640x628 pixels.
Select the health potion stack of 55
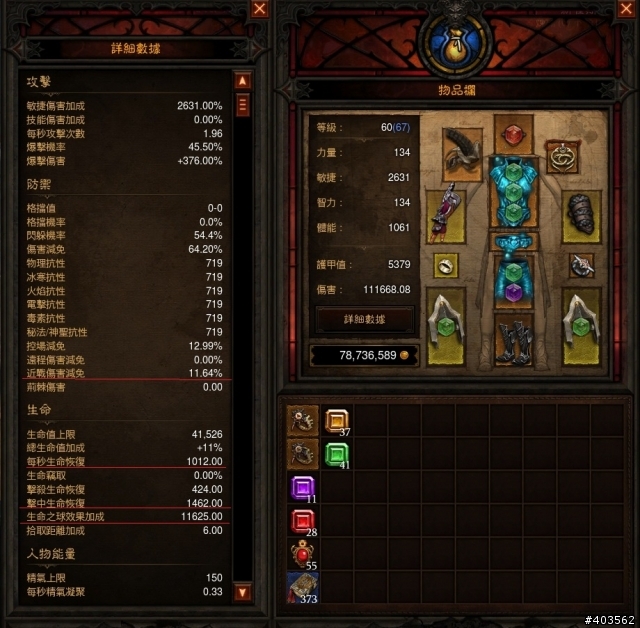click(x=302, y=555)
